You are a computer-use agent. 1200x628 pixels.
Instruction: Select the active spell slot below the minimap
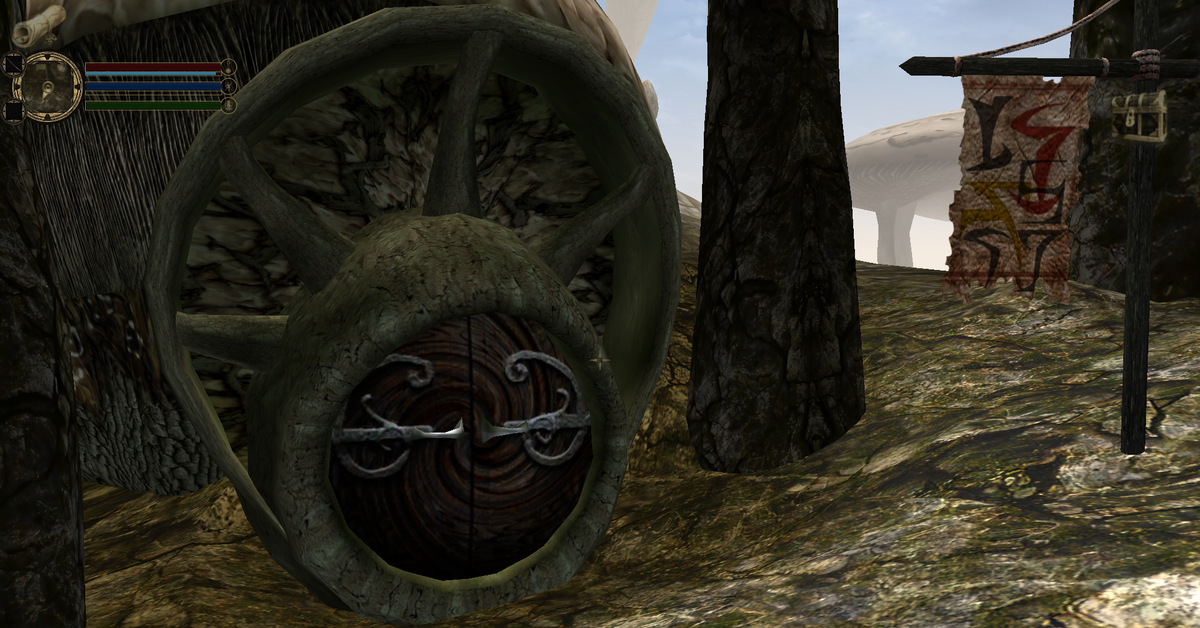(x=14, y=111)
